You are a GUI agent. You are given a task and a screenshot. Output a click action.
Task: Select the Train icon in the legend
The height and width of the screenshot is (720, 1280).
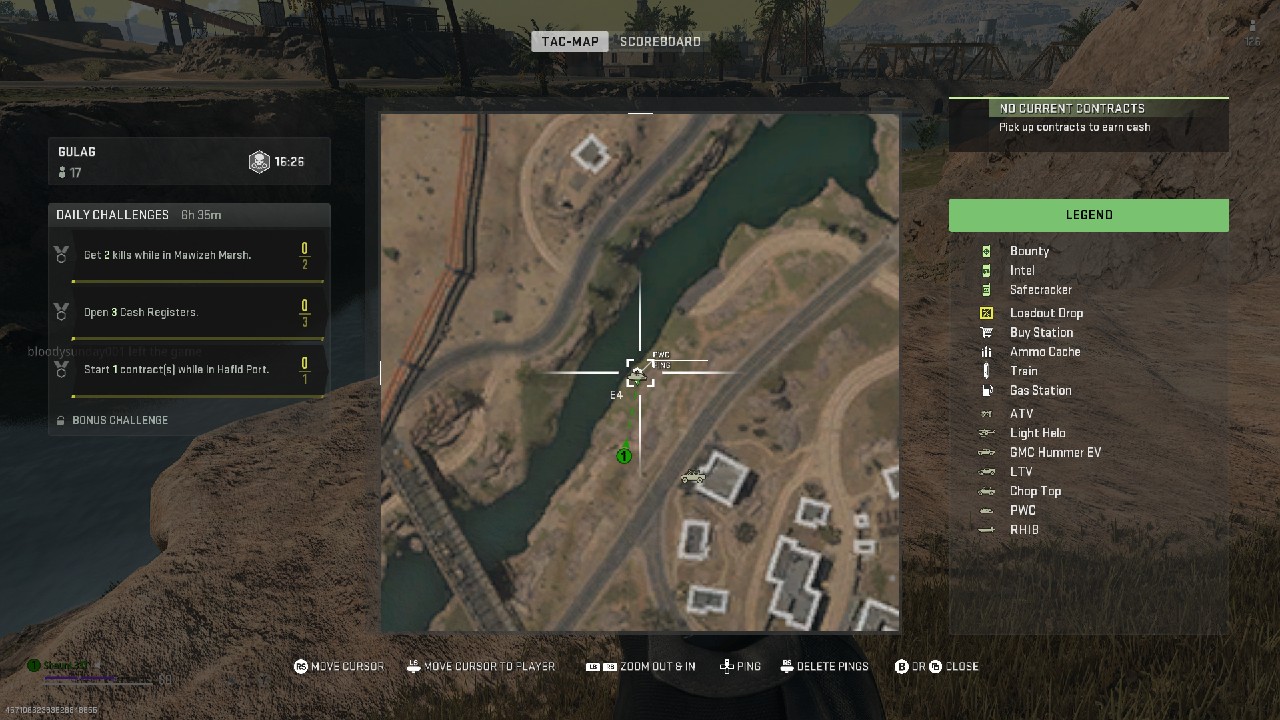click(988, 371)
